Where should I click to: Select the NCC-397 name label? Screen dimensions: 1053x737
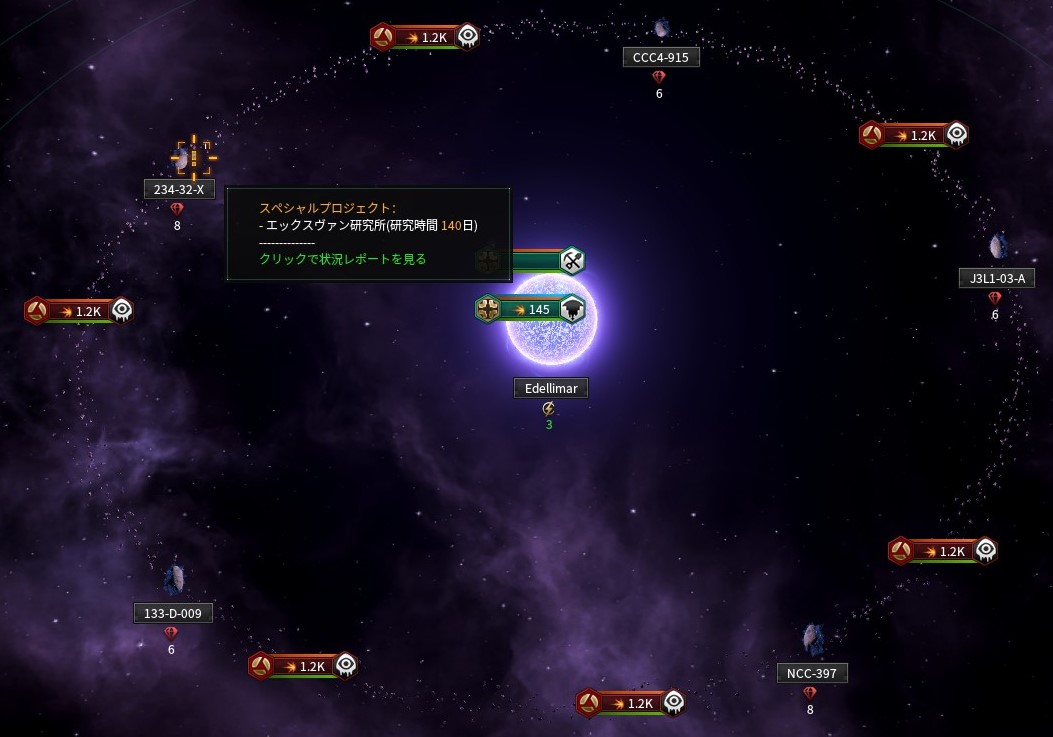click(x=812, y=673)
